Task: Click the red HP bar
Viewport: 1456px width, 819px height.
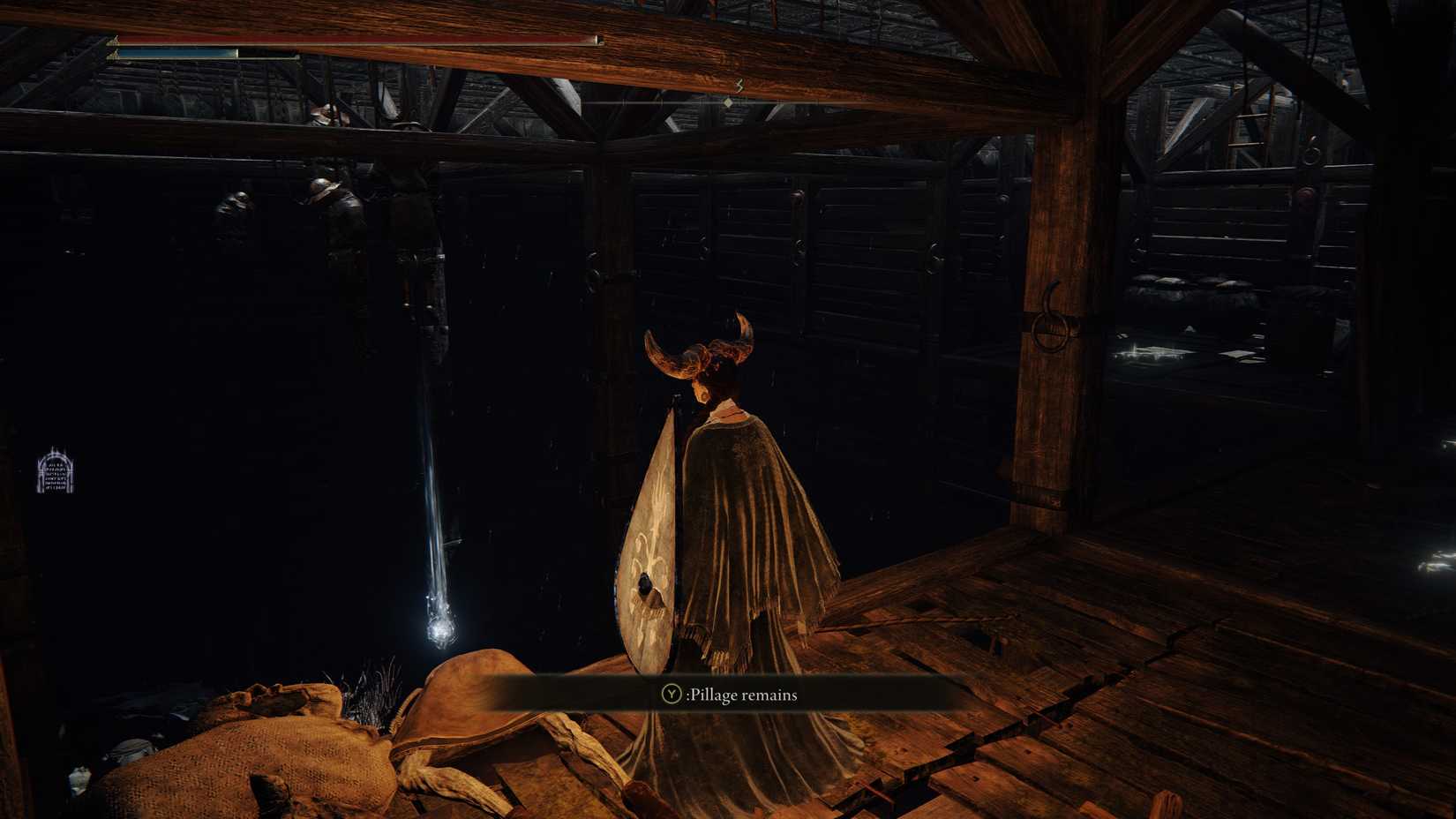Action: pos(353,39)
